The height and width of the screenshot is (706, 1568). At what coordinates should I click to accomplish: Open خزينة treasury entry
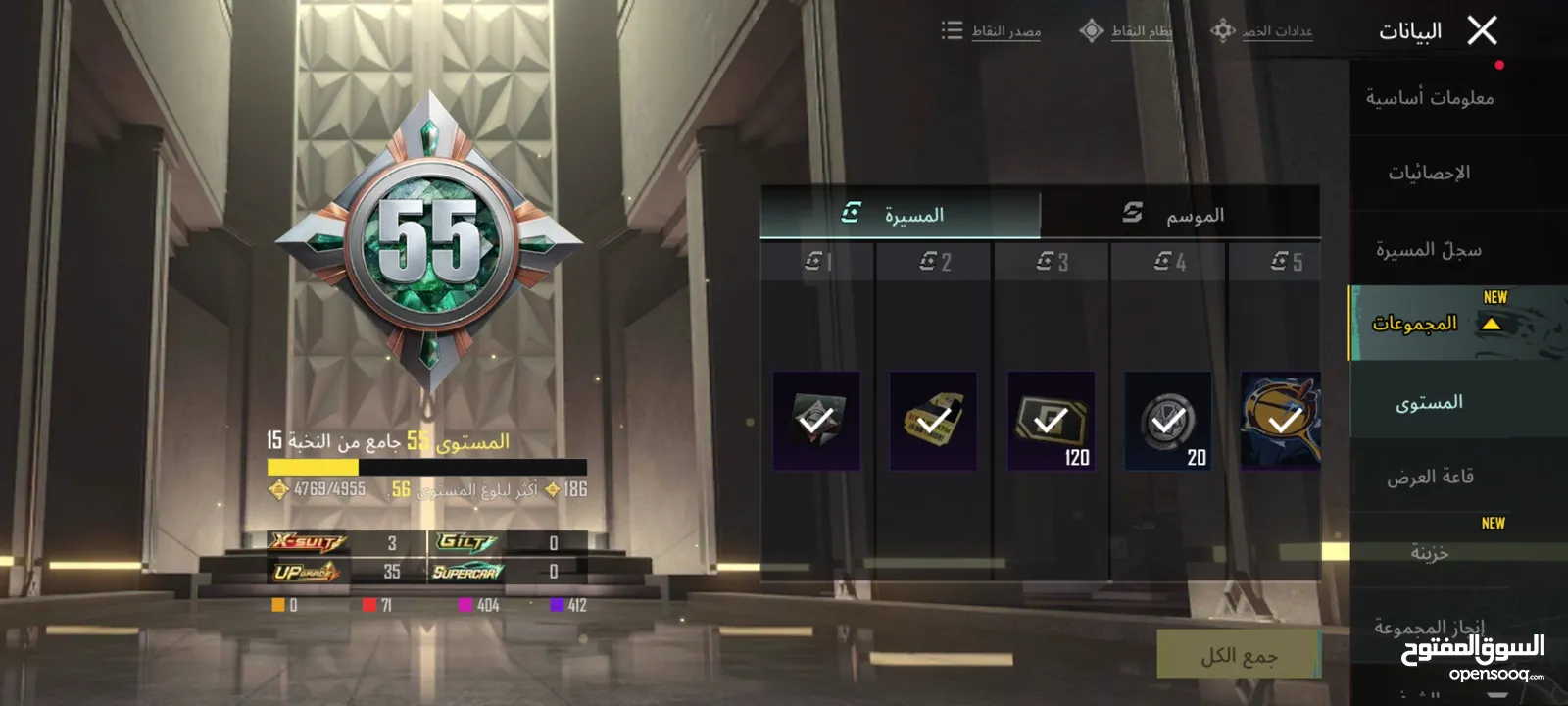[x=1430, y=553]
